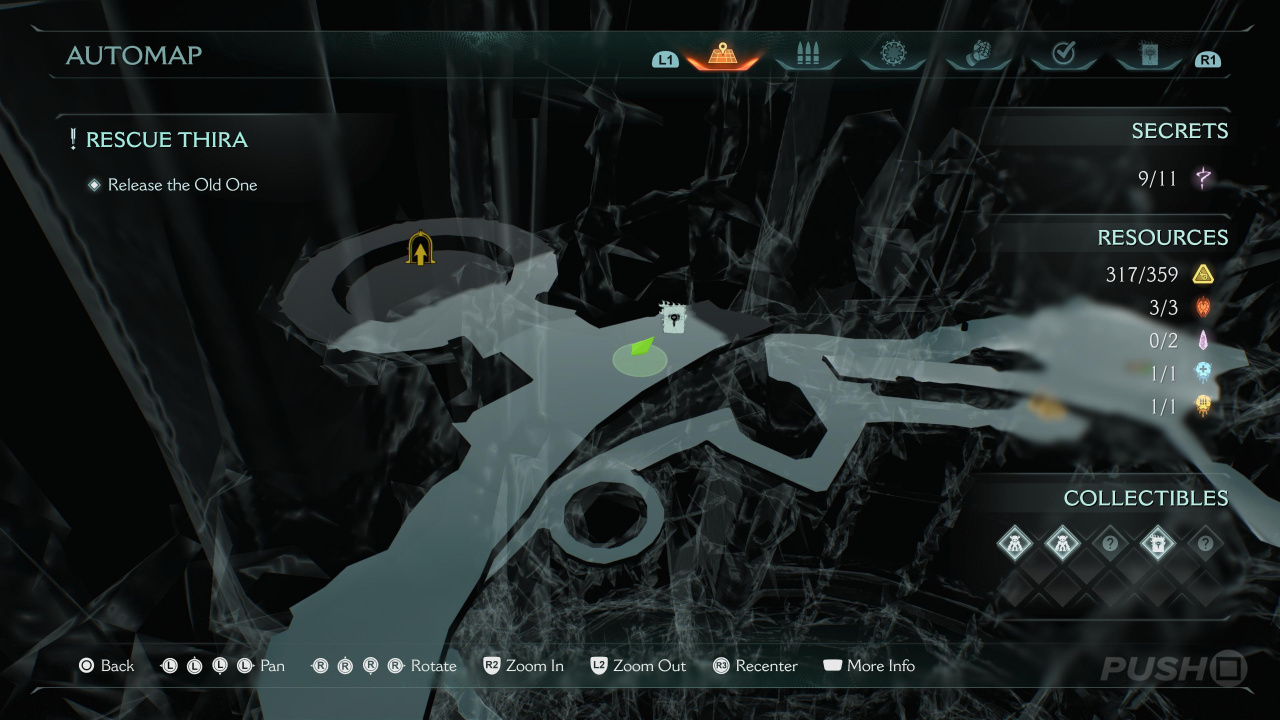Open the spiked shield saw tab
Image resolution: width=1280 pixels, height=720 pixels.
(892, 56)
